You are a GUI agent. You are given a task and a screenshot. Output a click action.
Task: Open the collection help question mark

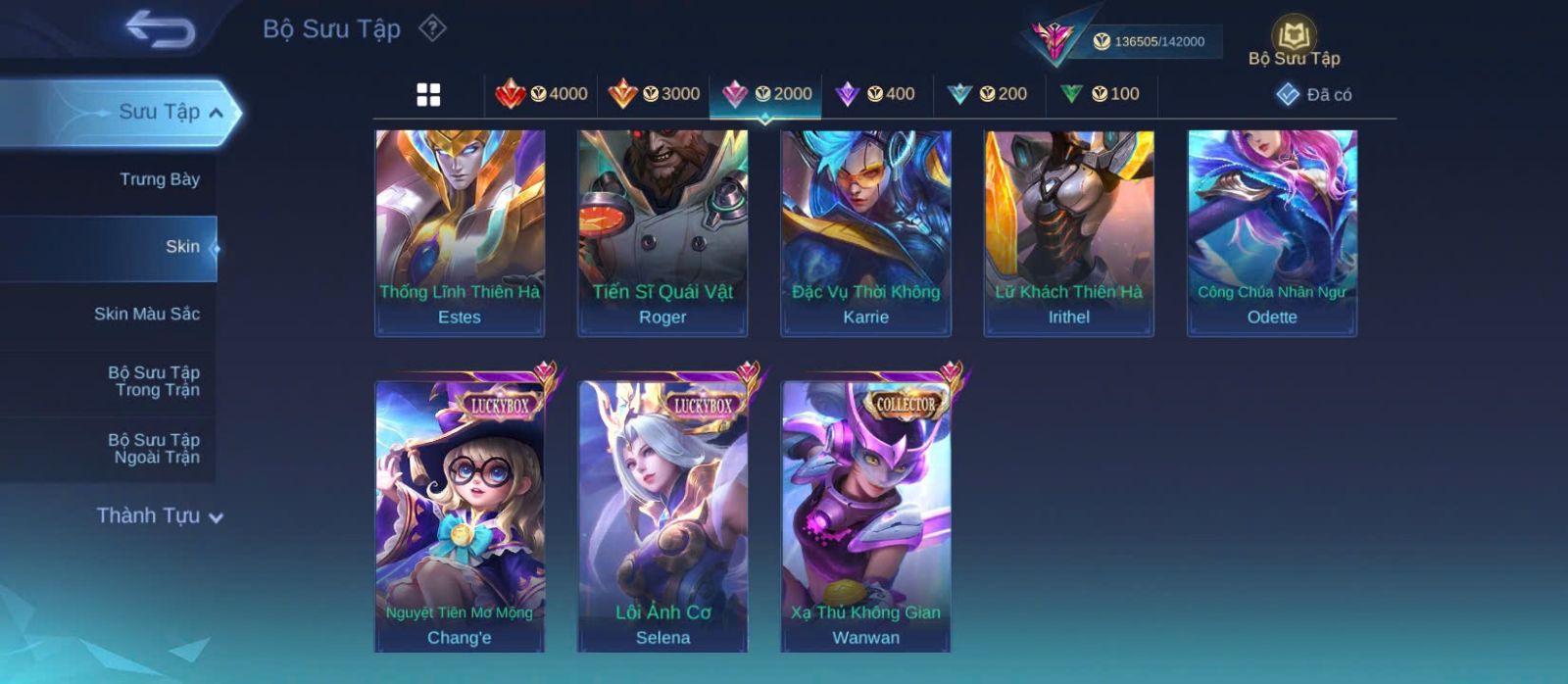tap(432, 28)
